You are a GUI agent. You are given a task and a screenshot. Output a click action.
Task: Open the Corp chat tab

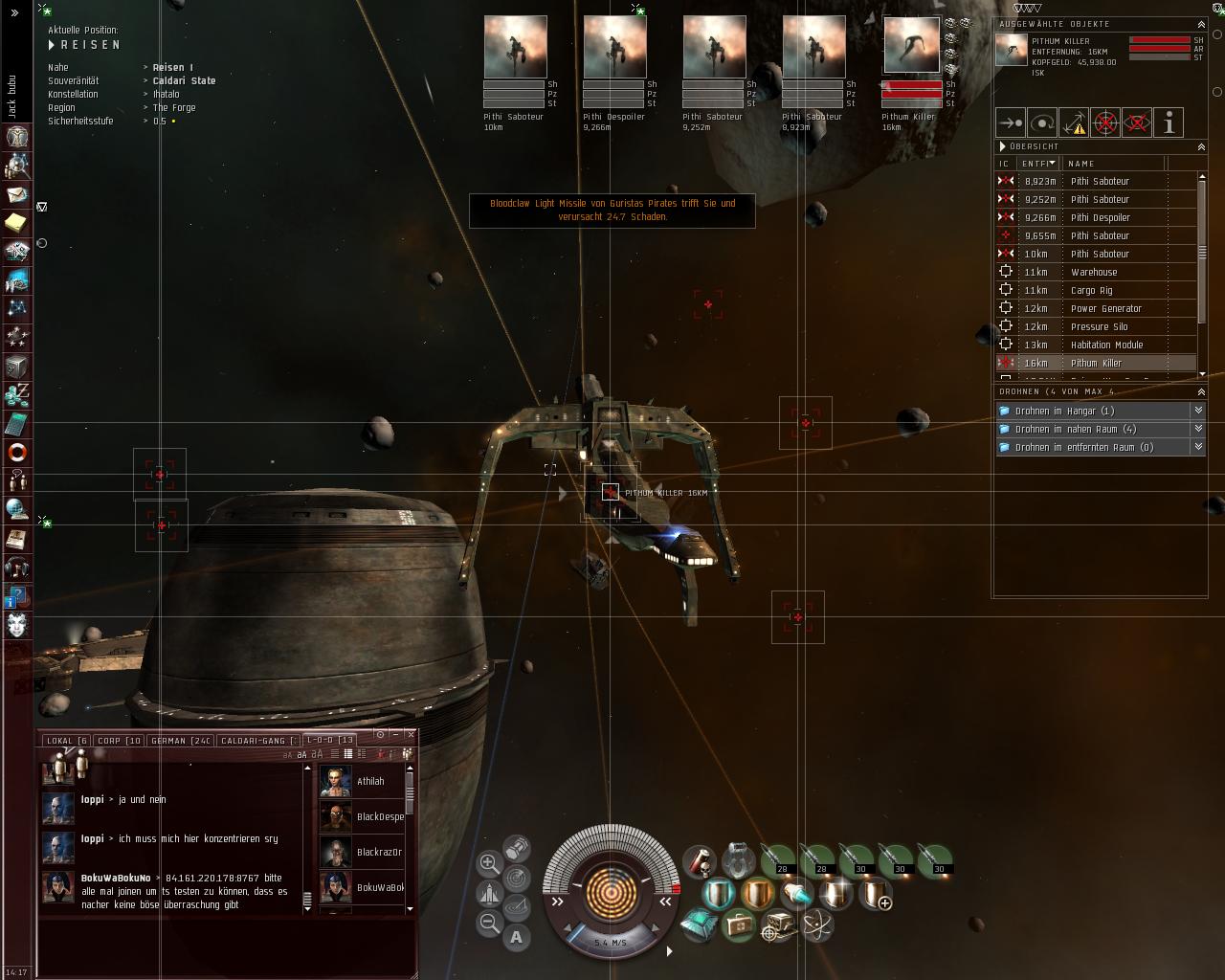[x=120, y=741]
